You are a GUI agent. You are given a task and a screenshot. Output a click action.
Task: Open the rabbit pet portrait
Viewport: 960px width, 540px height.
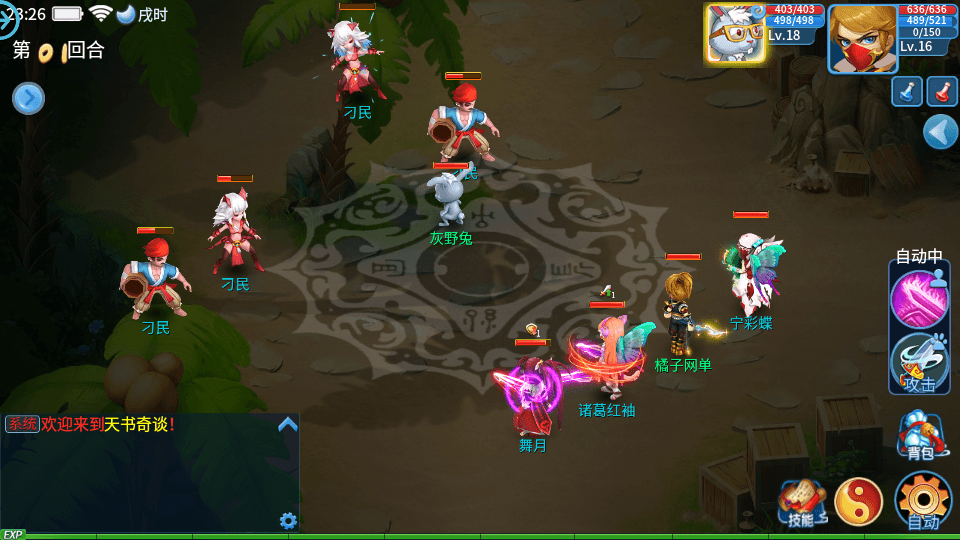pos(735,34)
